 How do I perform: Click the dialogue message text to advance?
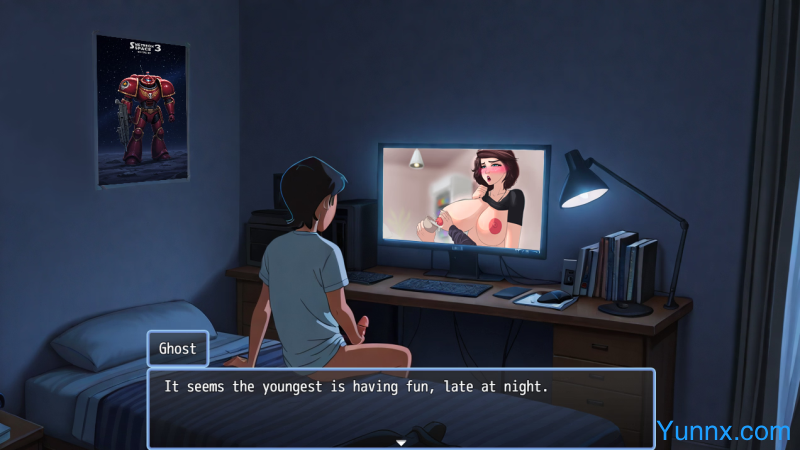[x=356, y=387]
